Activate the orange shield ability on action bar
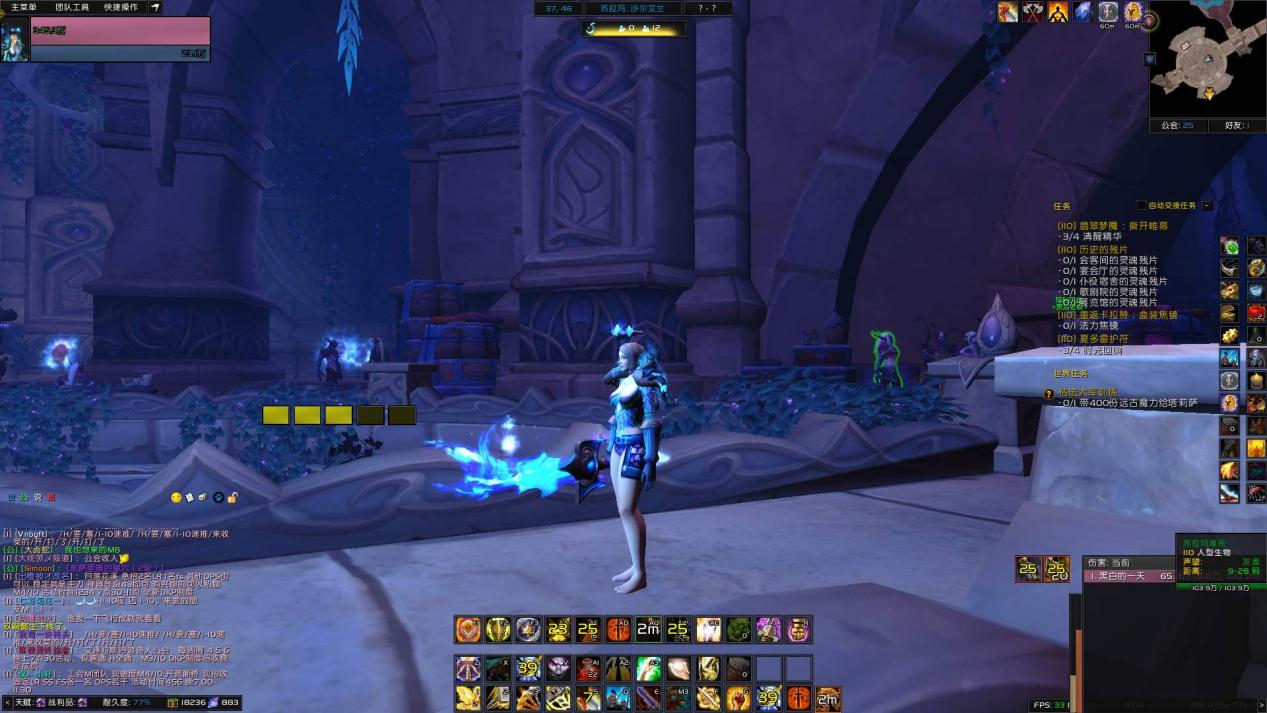This screenshot has height=713, width=1267. tap(468, 629)
